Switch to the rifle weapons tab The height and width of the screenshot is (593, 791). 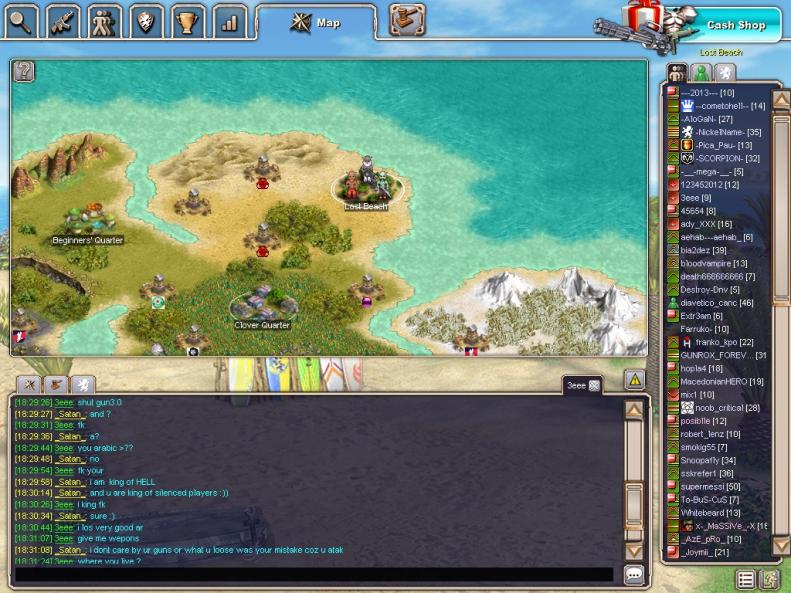pyautogui.click(x=63, y=20)
